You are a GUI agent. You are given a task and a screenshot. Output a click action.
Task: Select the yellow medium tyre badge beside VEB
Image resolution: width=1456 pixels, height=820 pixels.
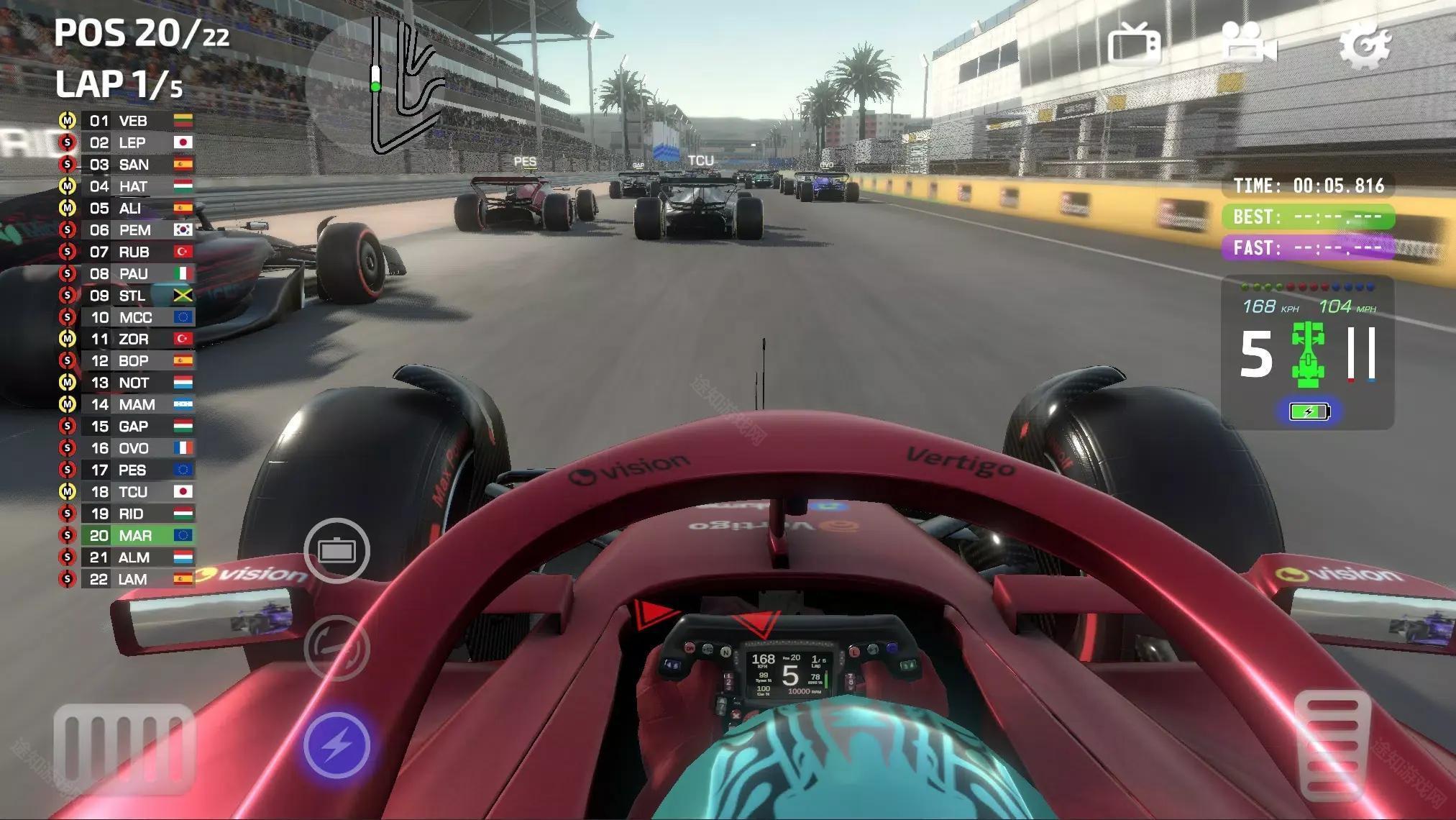[68, 121]
